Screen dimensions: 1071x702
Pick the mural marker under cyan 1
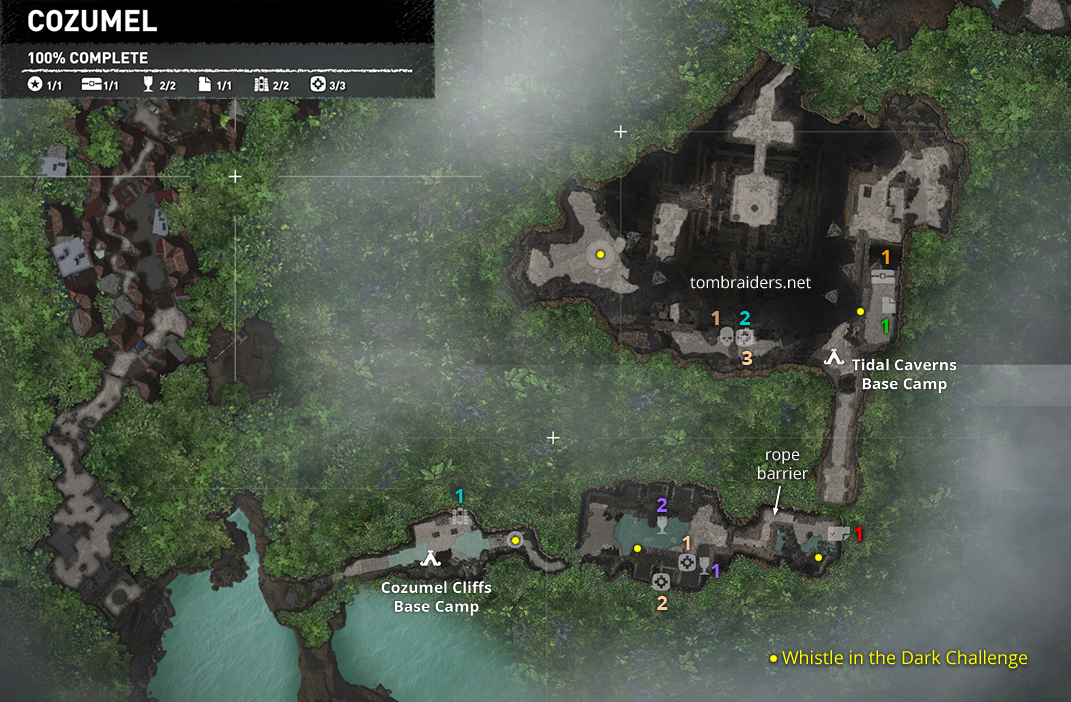(x=460, y=516)
